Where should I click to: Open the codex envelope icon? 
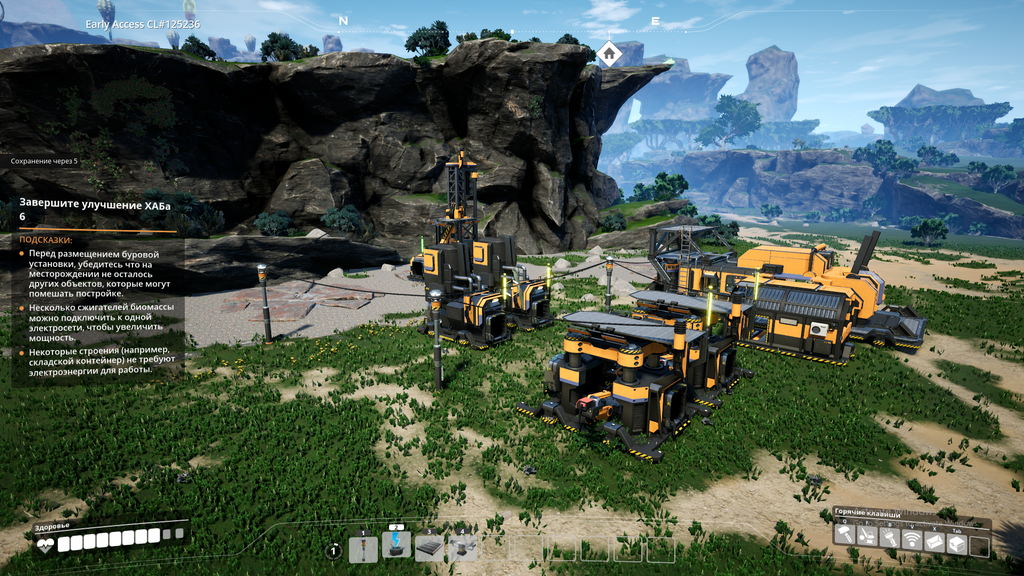pyautogui.click(x=934, y=540)
